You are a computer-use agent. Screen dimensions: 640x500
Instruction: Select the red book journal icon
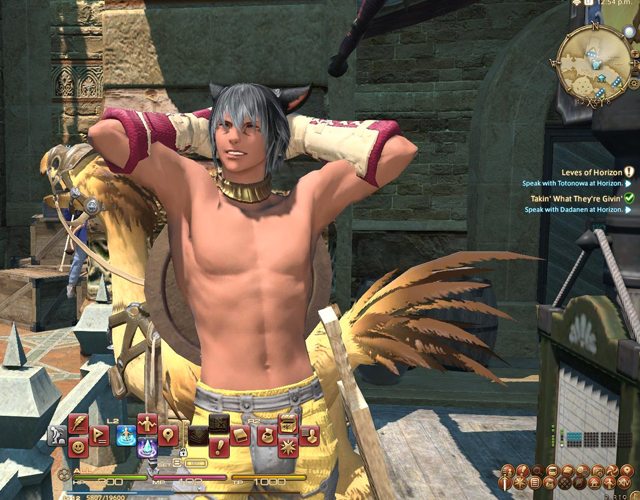[241, 435]
